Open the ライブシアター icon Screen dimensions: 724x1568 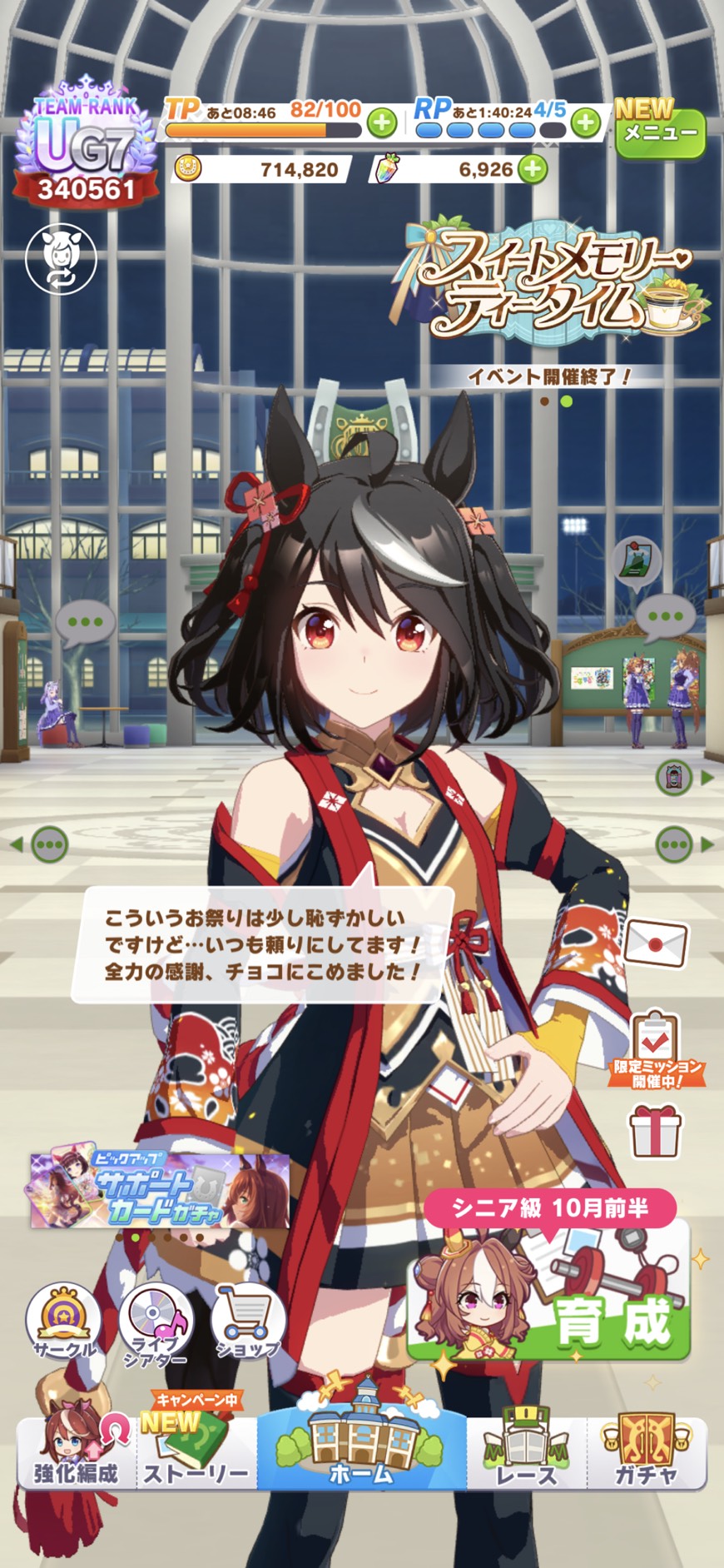[x=156, y=1324]
